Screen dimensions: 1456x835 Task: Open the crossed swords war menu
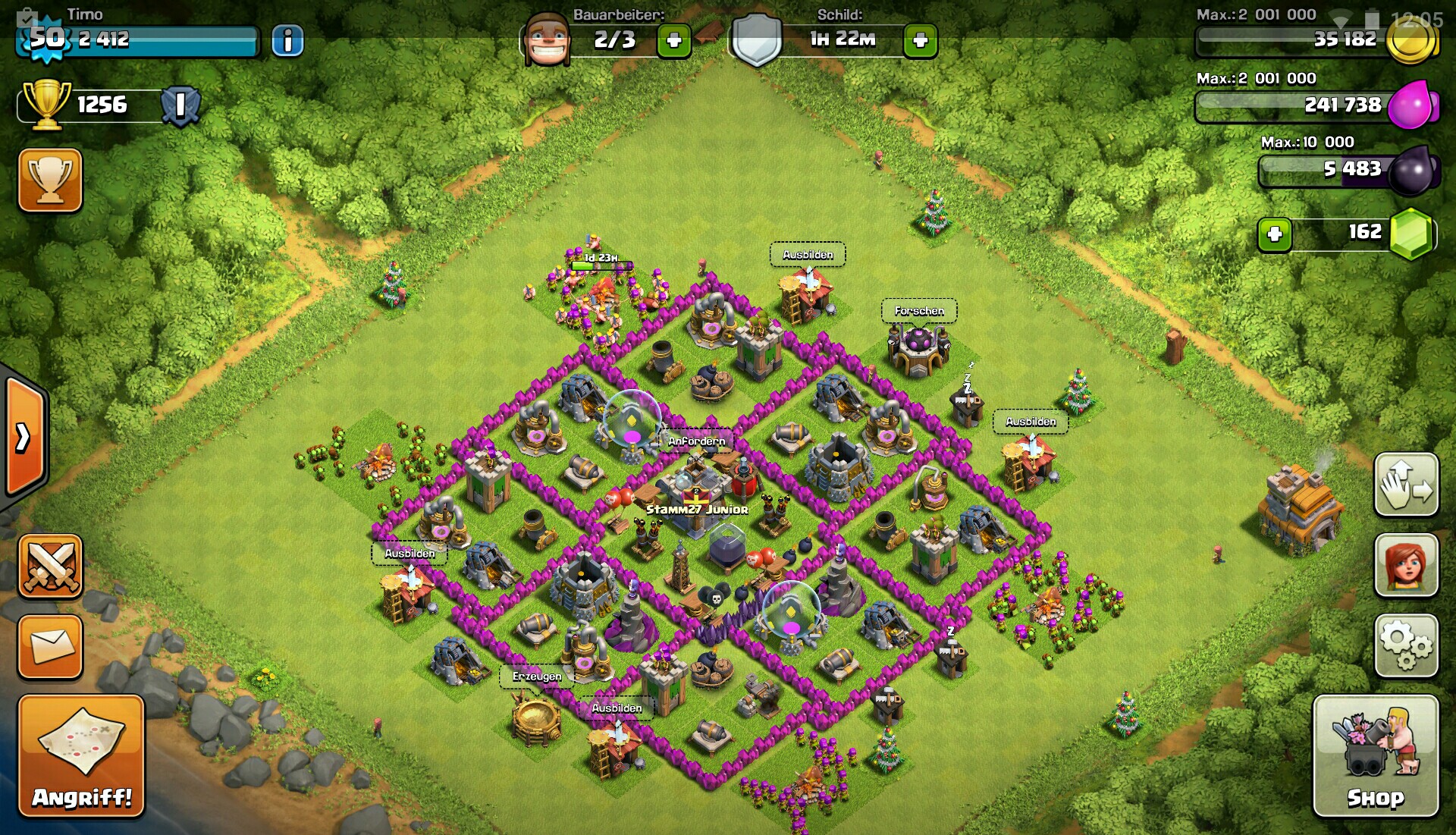coord(50,565)
